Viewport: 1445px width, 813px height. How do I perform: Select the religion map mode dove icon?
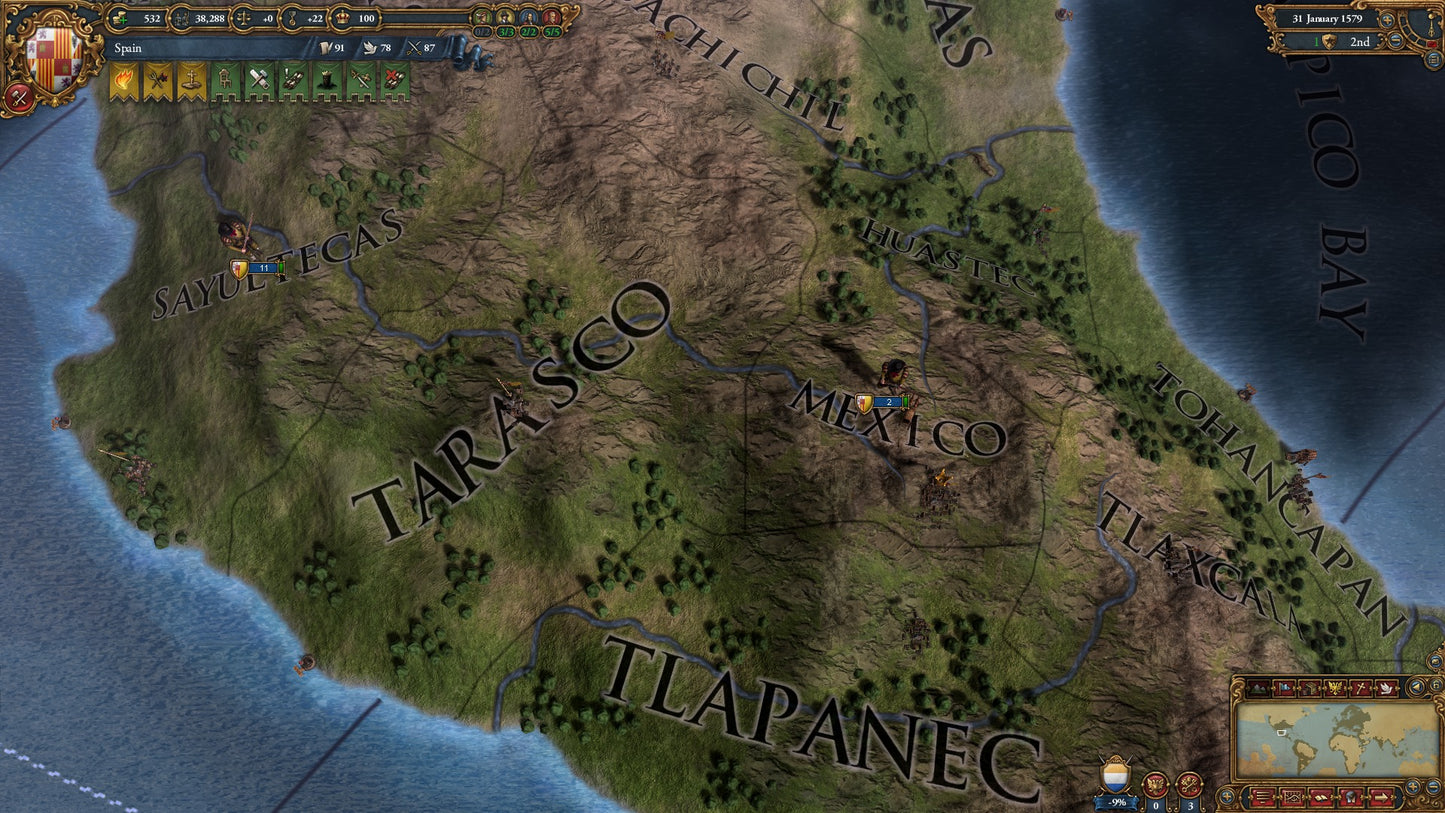(1387, 688)
